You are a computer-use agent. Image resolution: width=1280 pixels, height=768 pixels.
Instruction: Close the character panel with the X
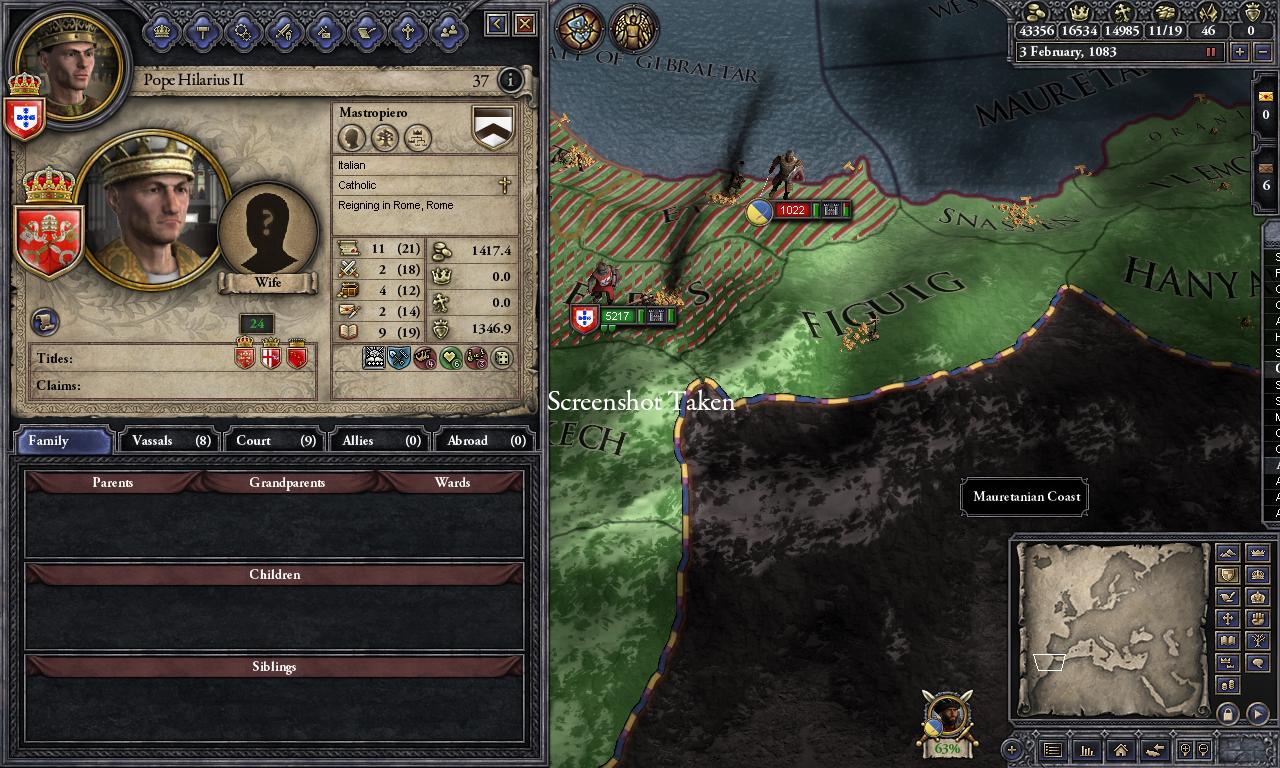525,24
